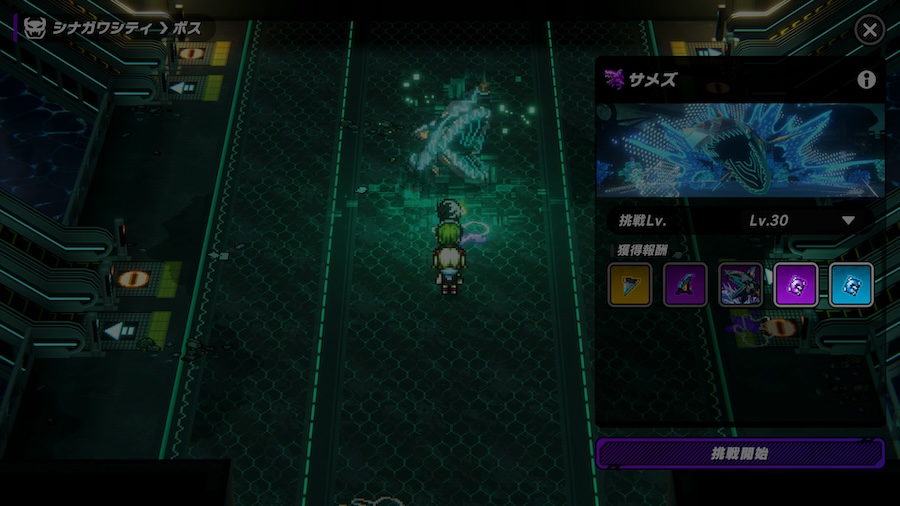
Task: Select the gold-background reward item
Action: pos(630,285)
